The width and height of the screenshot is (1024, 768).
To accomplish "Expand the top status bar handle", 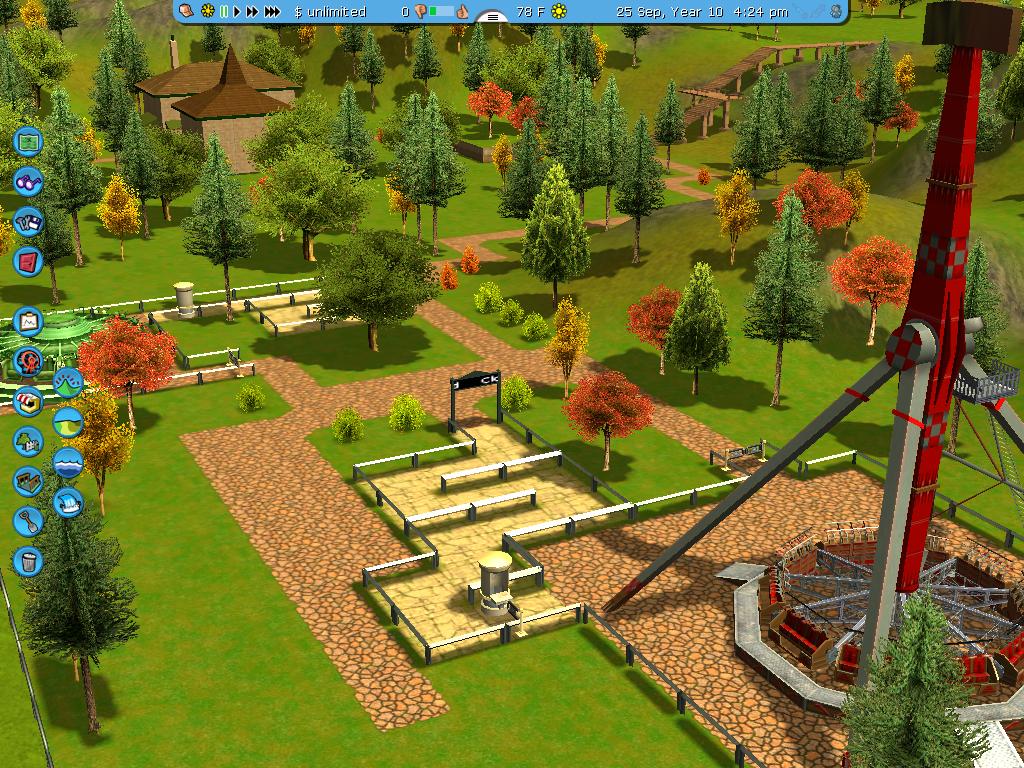I will (491, 17).
